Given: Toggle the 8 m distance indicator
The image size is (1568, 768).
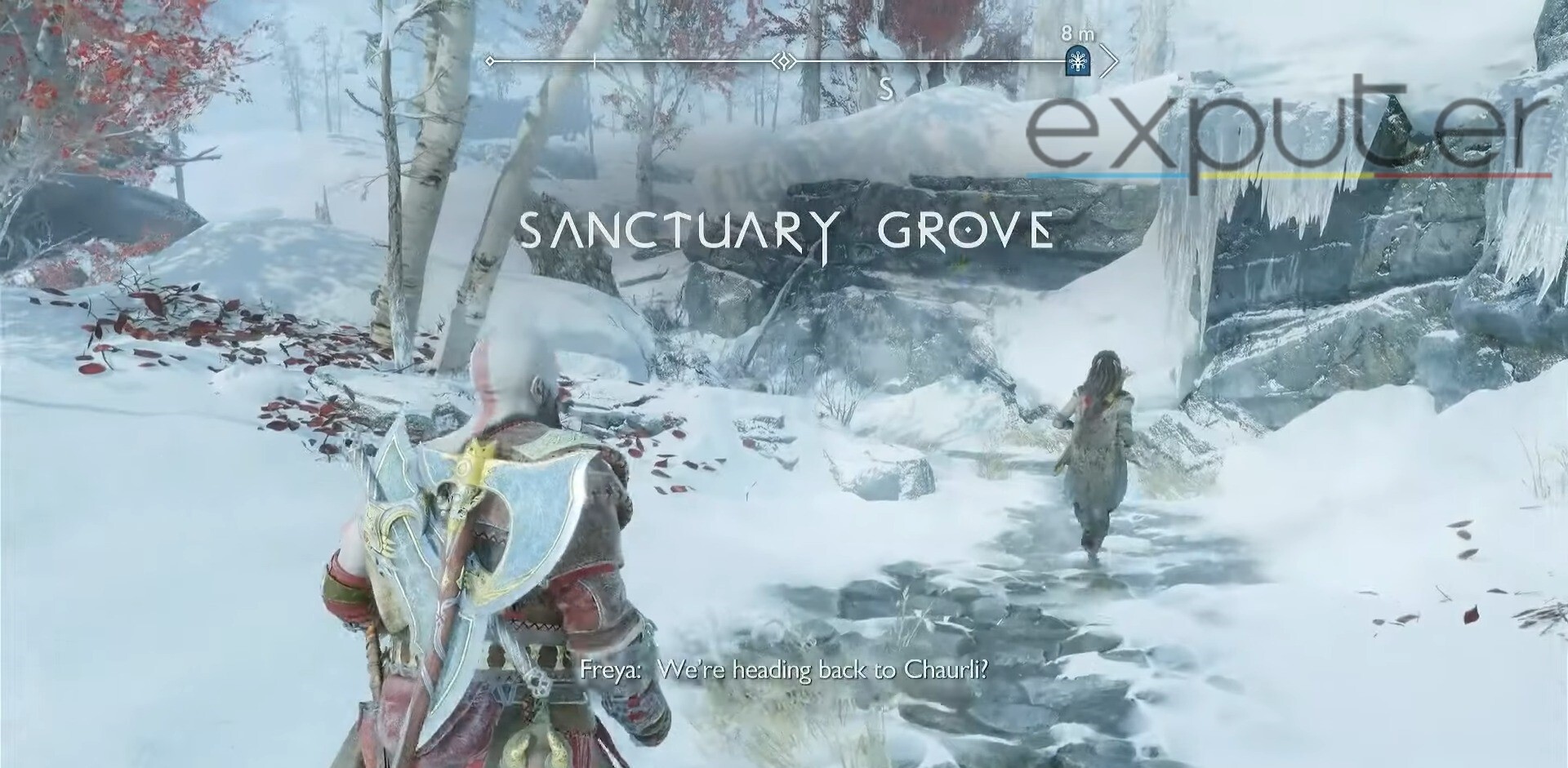Looking at the screenshot, I should tap(1078, 34).
